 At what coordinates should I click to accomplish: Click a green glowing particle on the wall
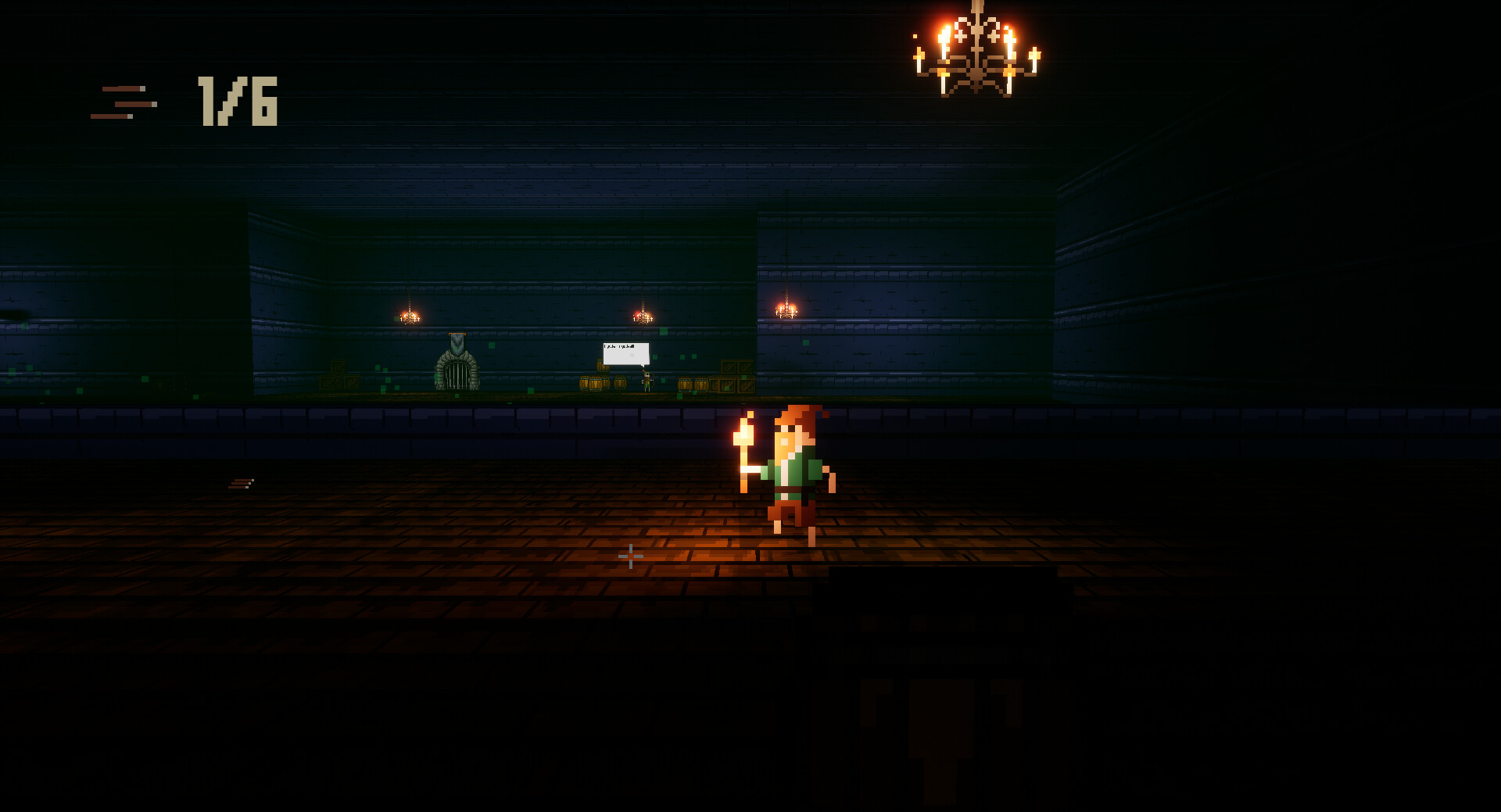coord(655,357)
